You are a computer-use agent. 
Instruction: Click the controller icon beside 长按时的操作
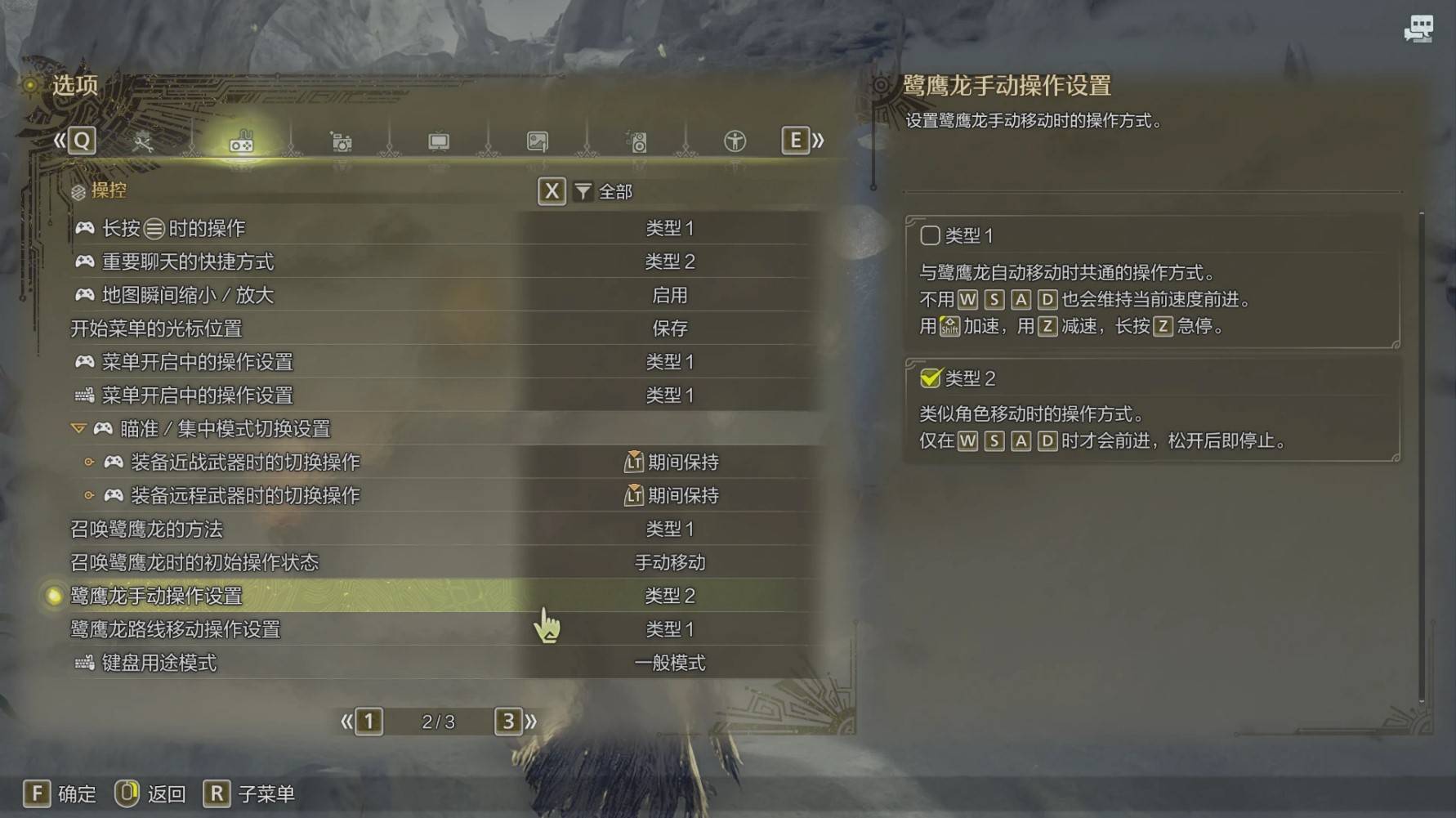click(x=84, y=228)
